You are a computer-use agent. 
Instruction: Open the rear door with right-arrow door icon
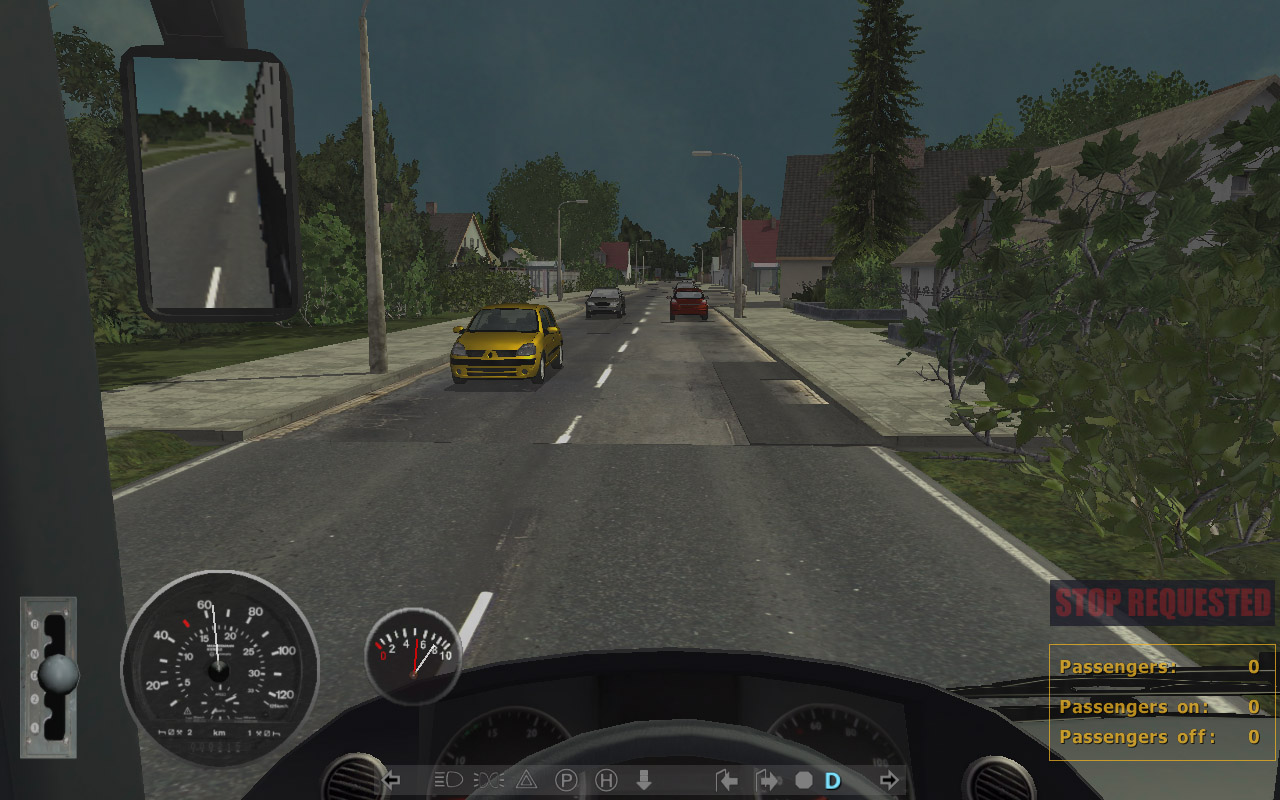[x=767, y=780]
